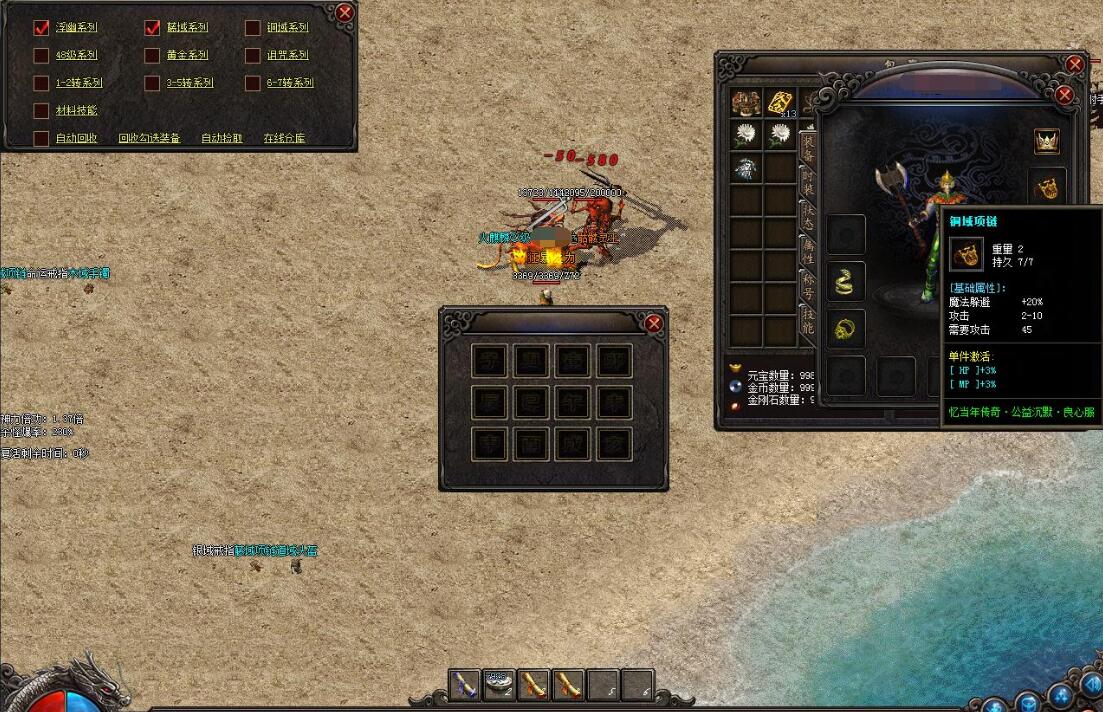Use the blue scroll in the hotbar
1103x712 pixels.
click(x=464, y=684)
